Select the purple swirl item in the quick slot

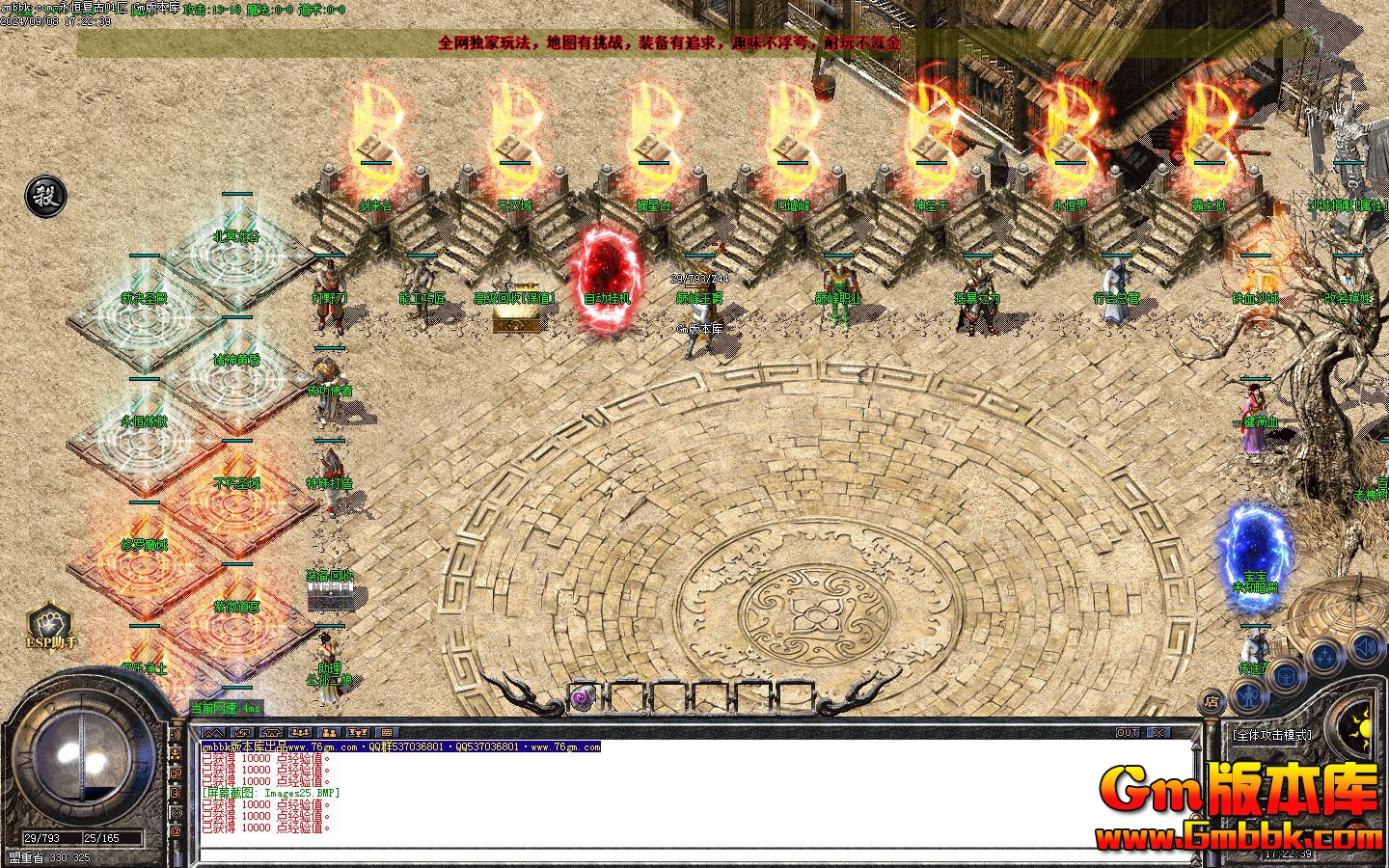(x=581, y=698)
